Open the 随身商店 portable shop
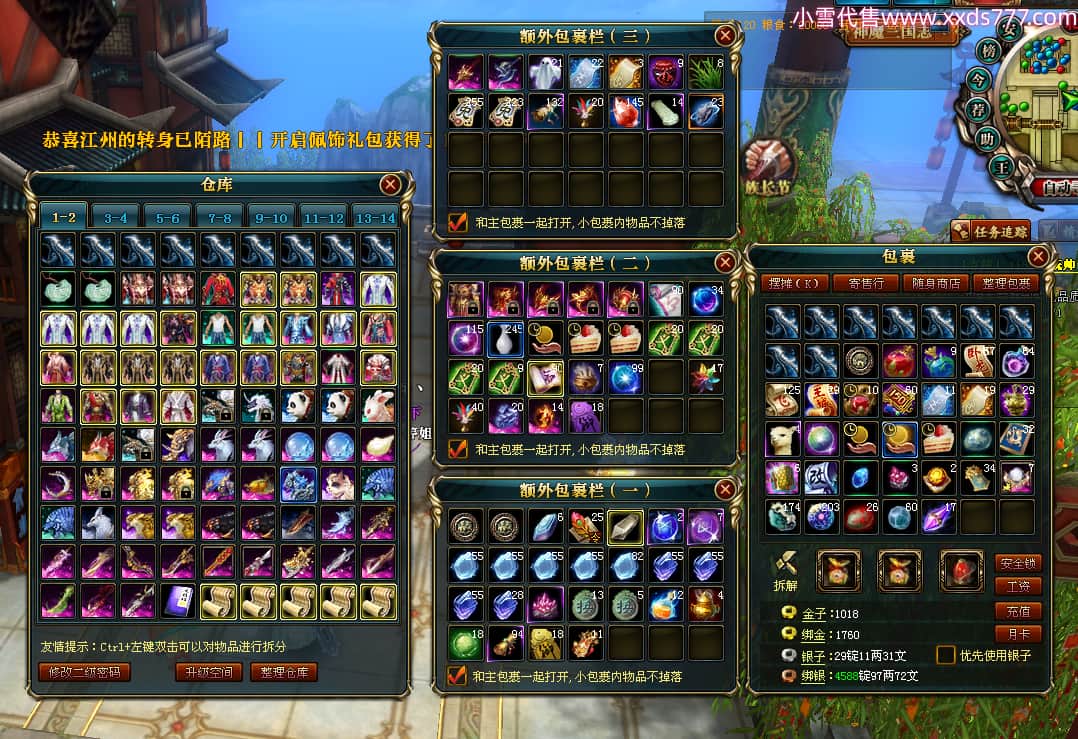Screen dimensions: 1078x739 [x=934, y=283]
